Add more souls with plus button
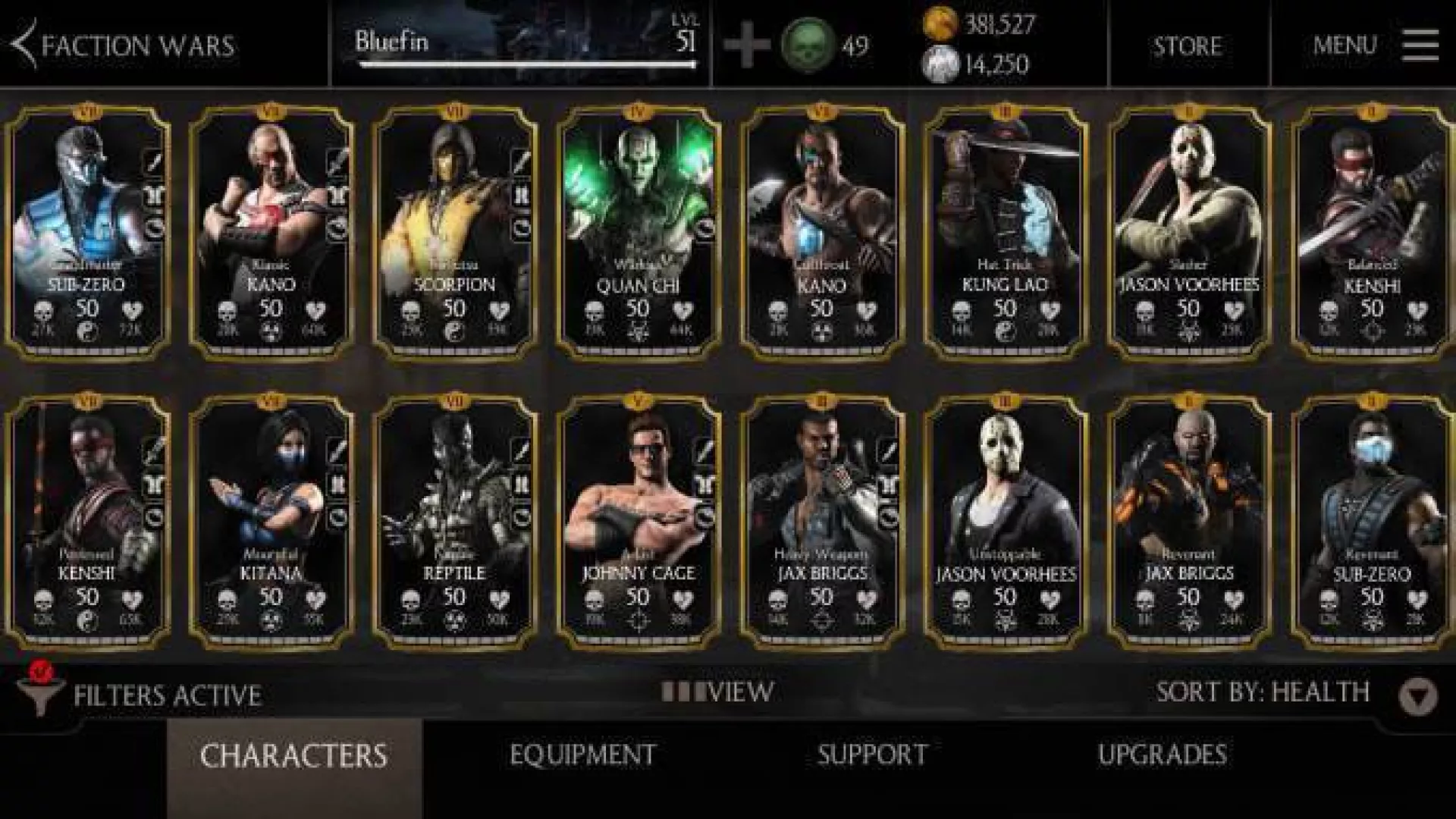The width and height of the screenshot is (1456, 819). (x=746, y=45)
